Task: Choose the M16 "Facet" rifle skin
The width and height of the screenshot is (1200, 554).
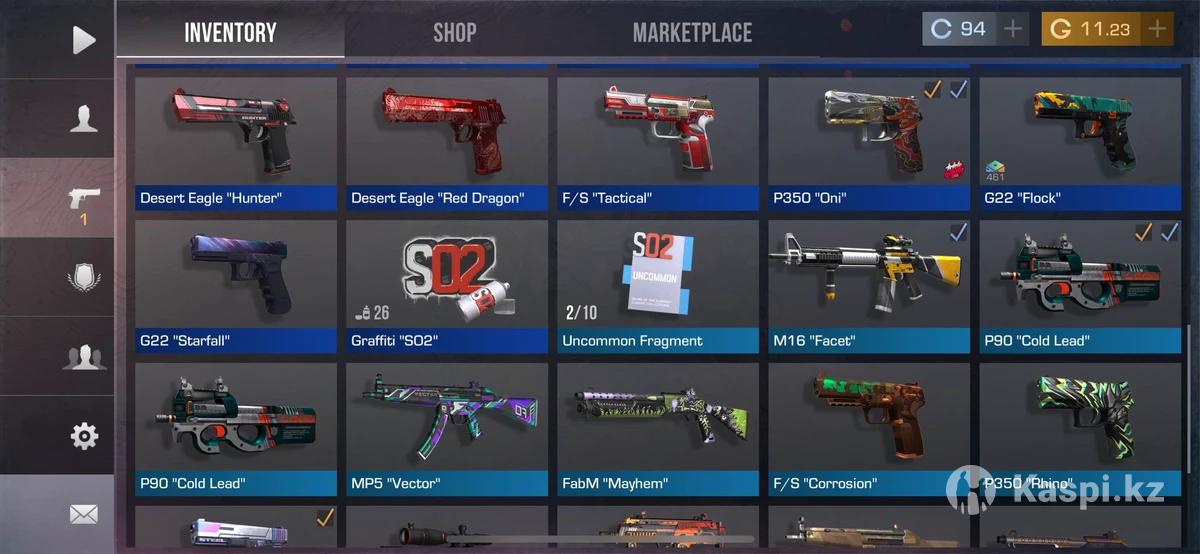Action: pyautogui.click(x=869, y=286)
